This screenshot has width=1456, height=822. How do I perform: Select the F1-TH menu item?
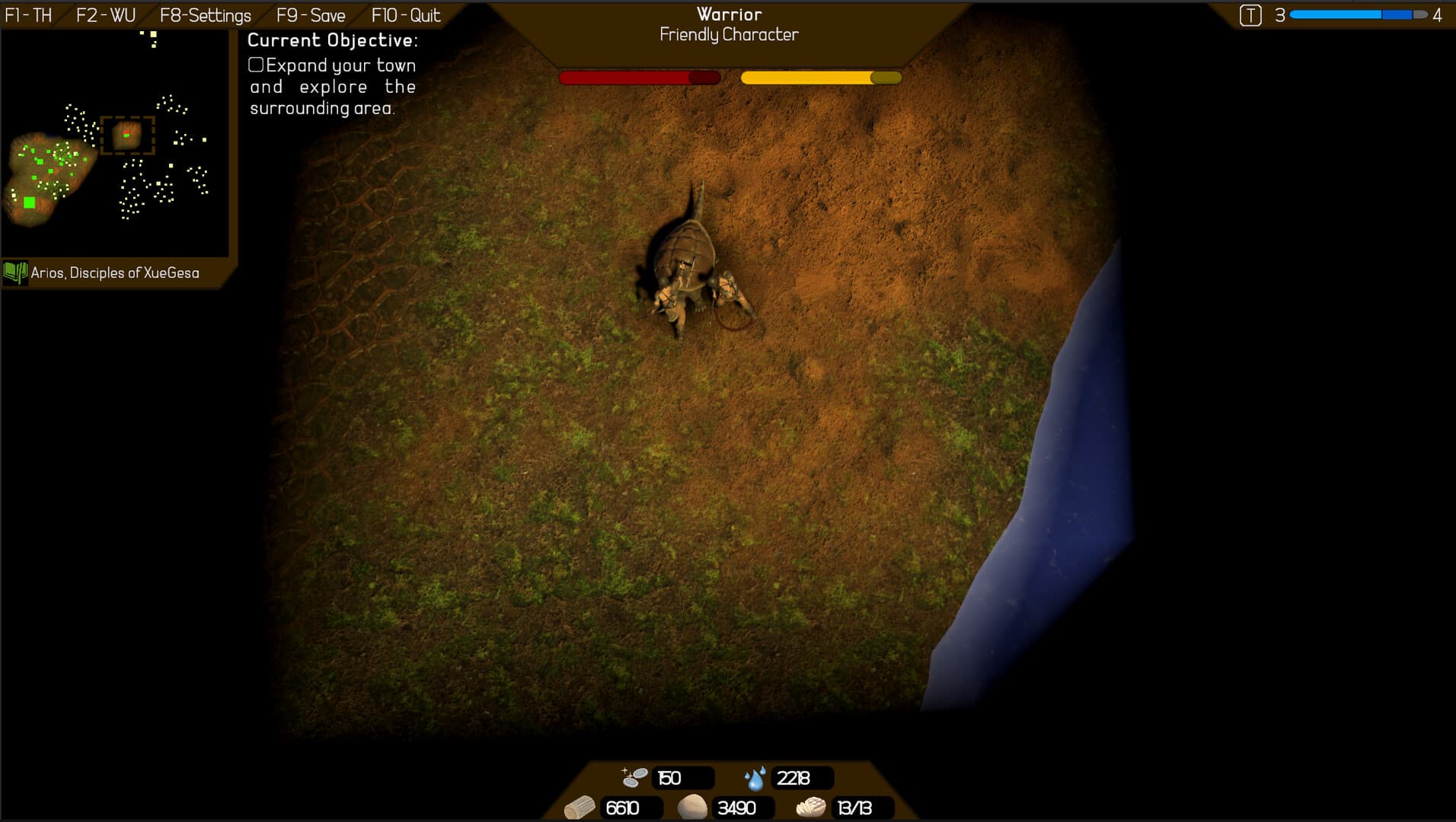[28, 14]
